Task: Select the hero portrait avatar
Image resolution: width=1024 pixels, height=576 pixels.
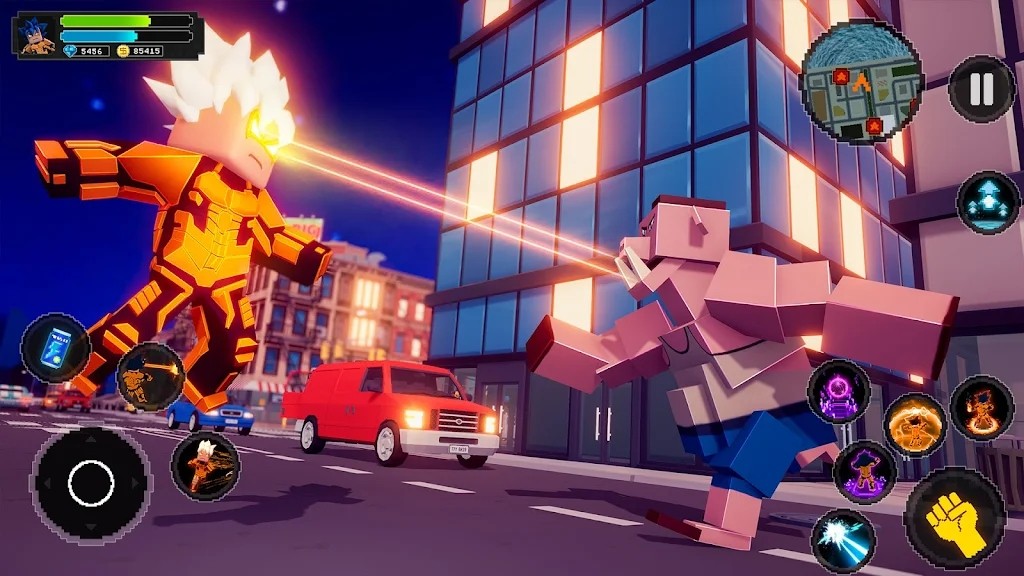Action: coord(37,36)
